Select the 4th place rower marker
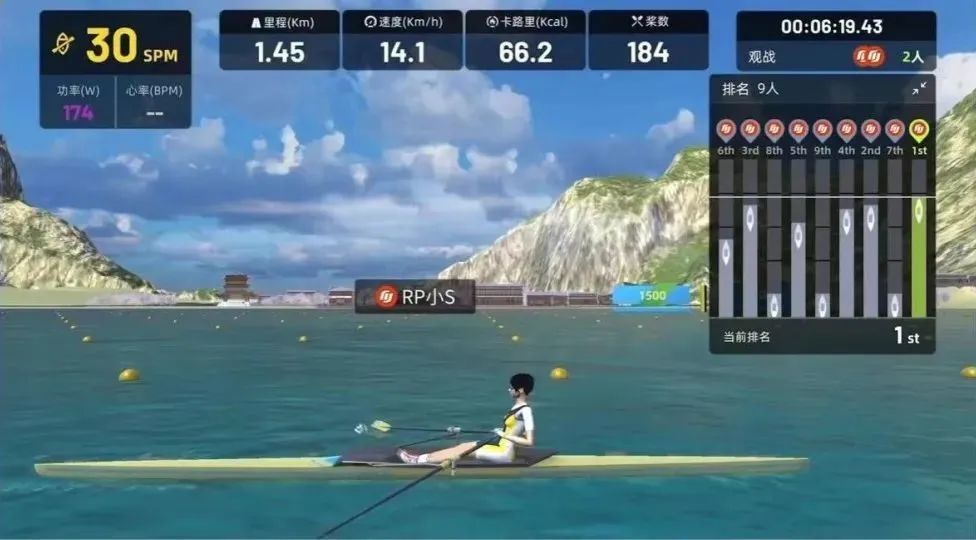Image resolution: width=976 pixels, height=540 pixels. [847, 130]
